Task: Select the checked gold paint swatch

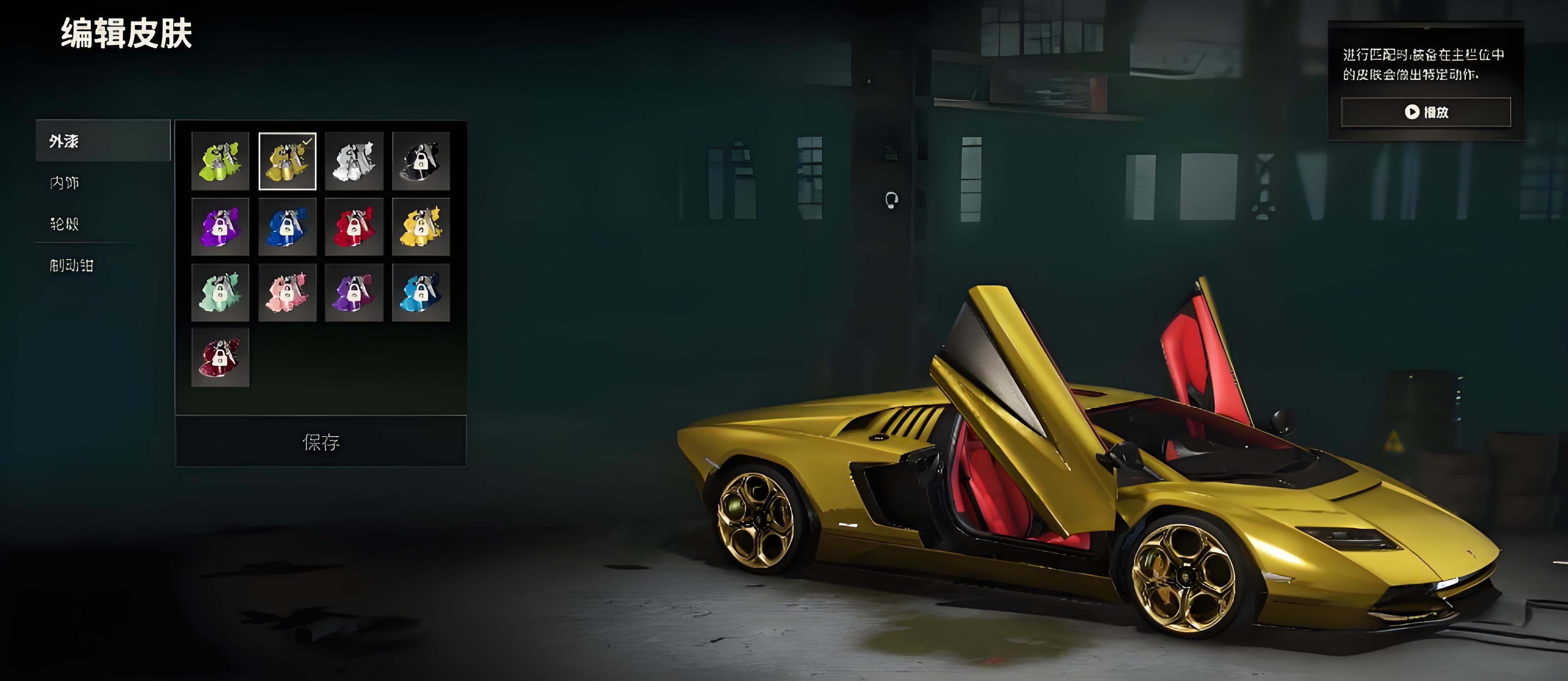Action: point(287,161)
